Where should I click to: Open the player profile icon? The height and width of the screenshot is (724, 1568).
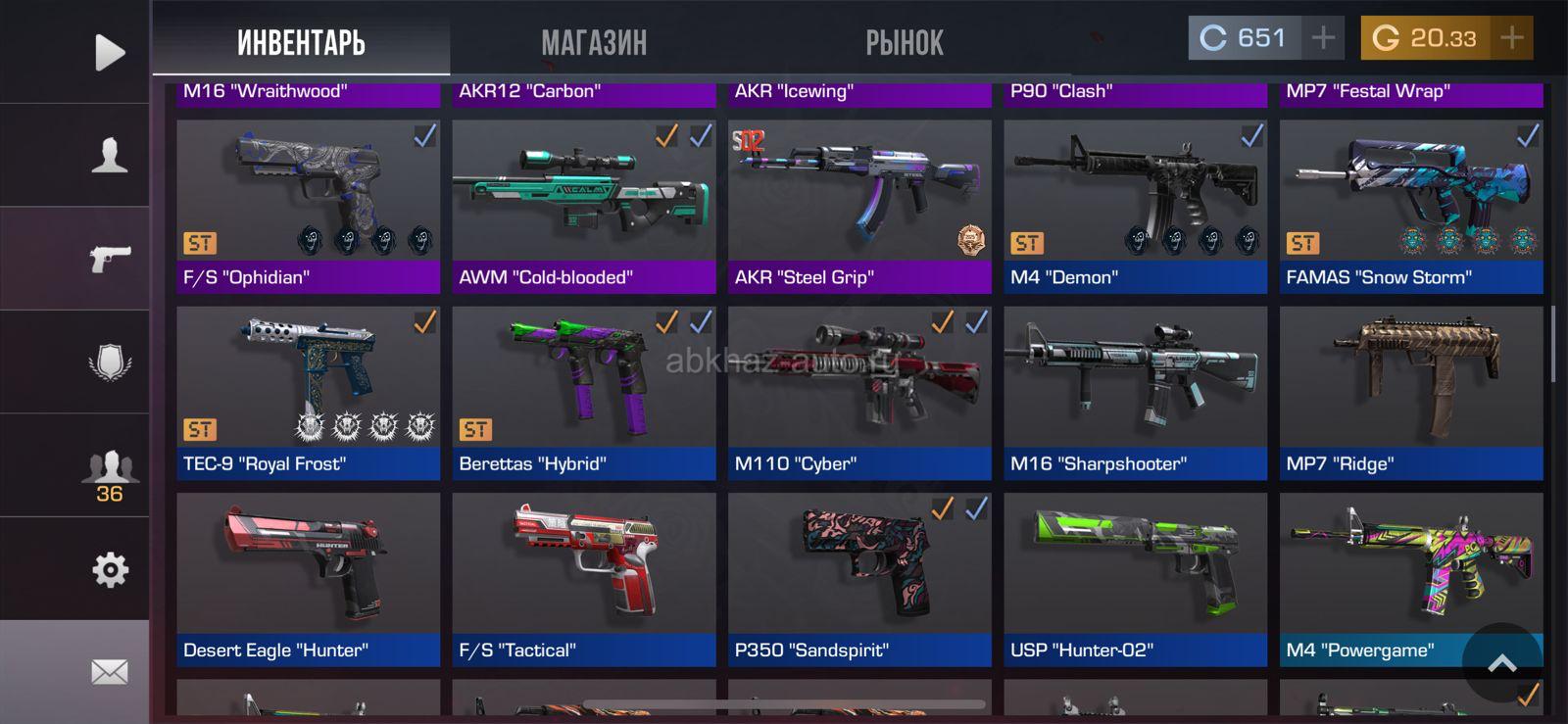109,155
